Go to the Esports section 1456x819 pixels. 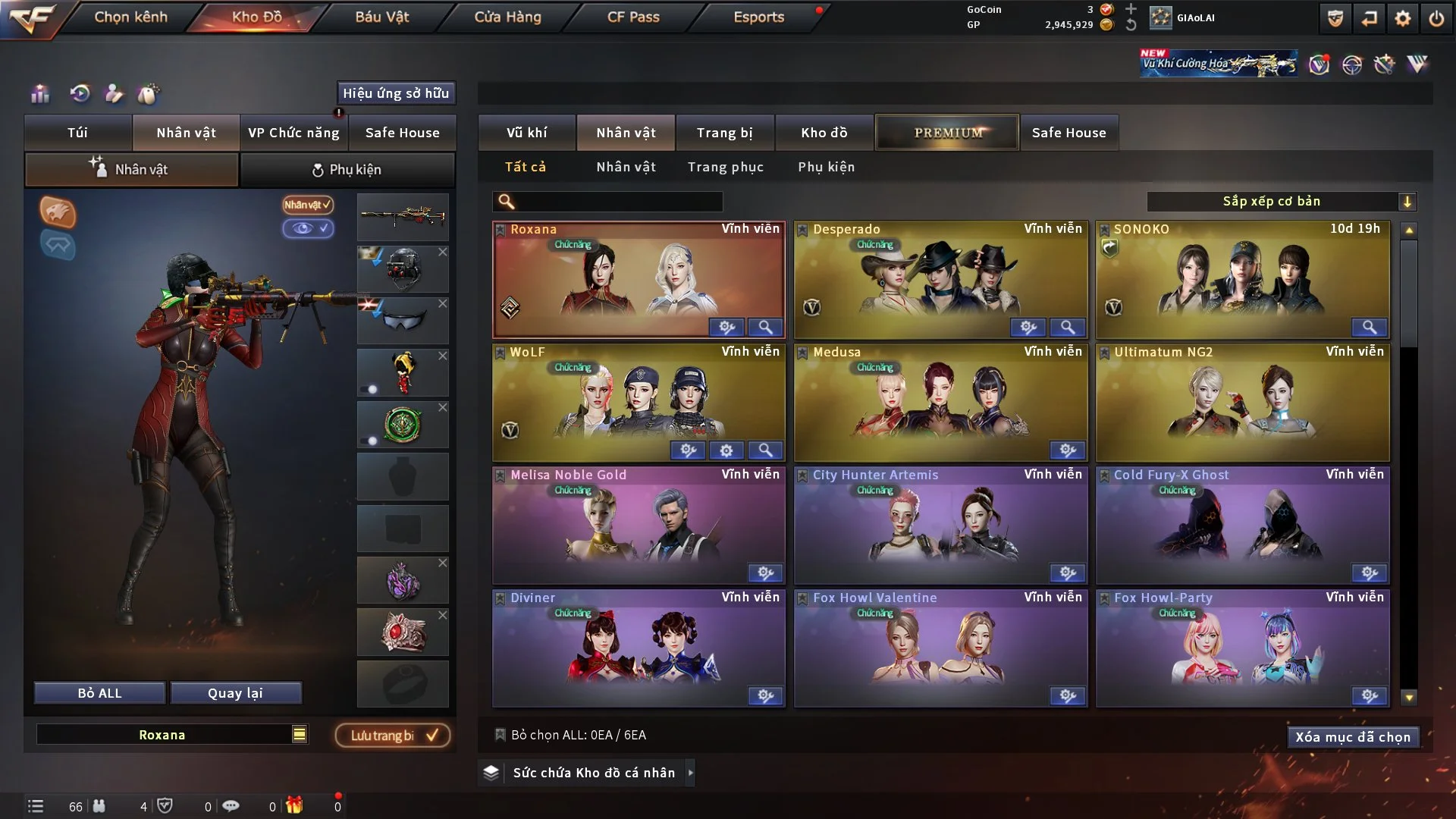tap(758, 17)
